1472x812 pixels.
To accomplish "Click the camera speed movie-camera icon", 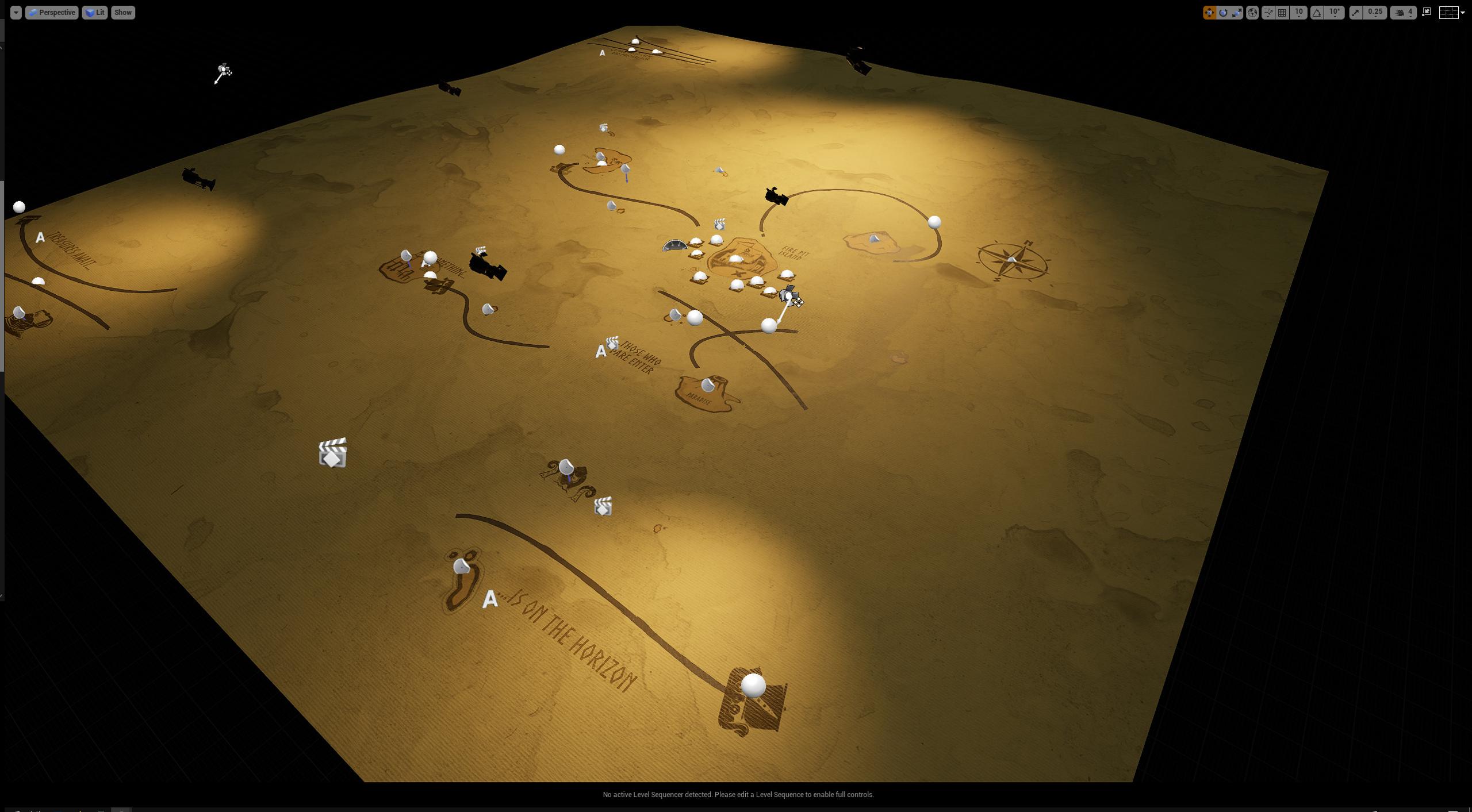I will pos(1400,13).
